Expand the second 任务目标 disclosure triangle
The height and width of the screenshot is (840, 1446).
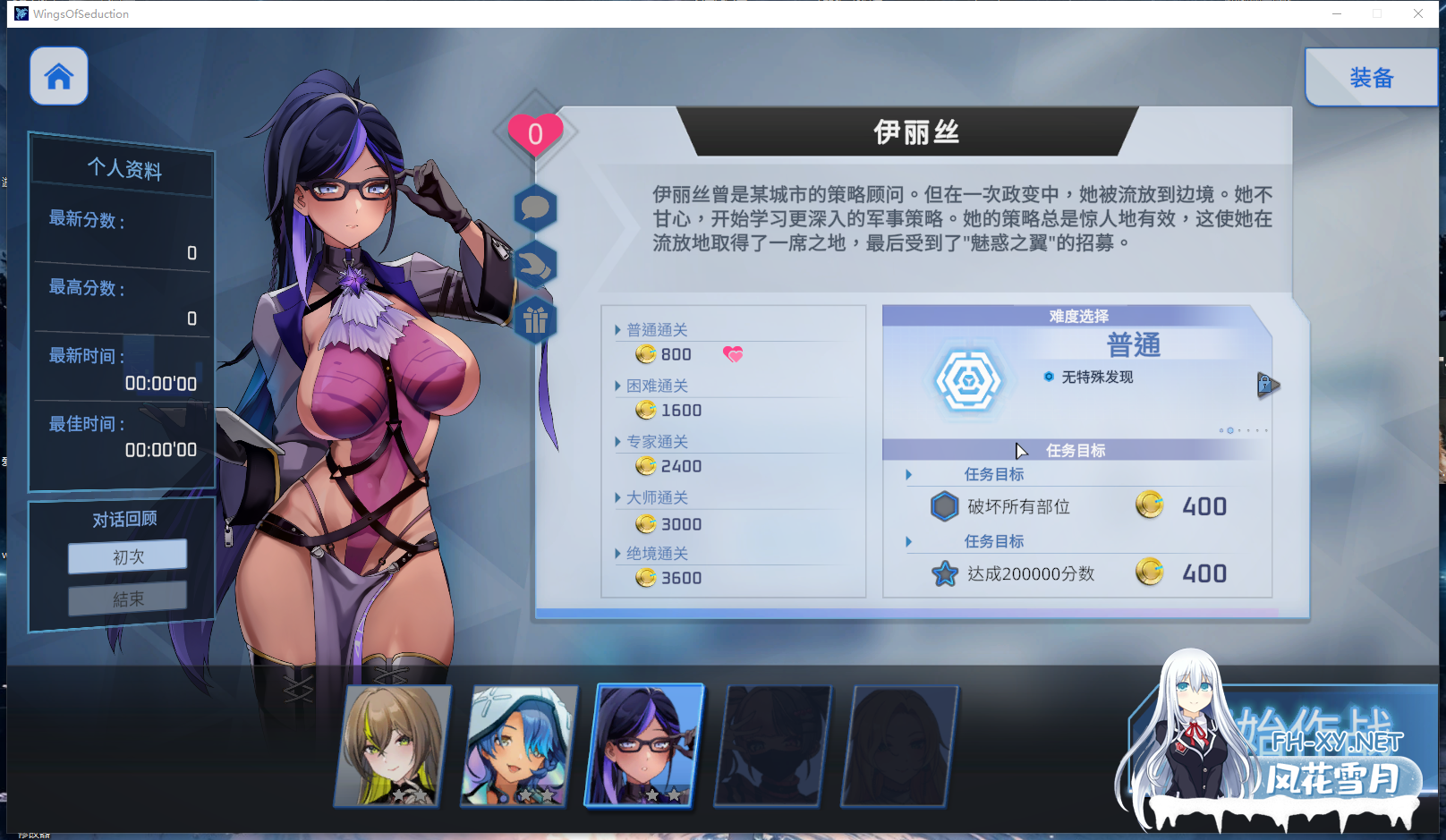click(x=909, y=541)
